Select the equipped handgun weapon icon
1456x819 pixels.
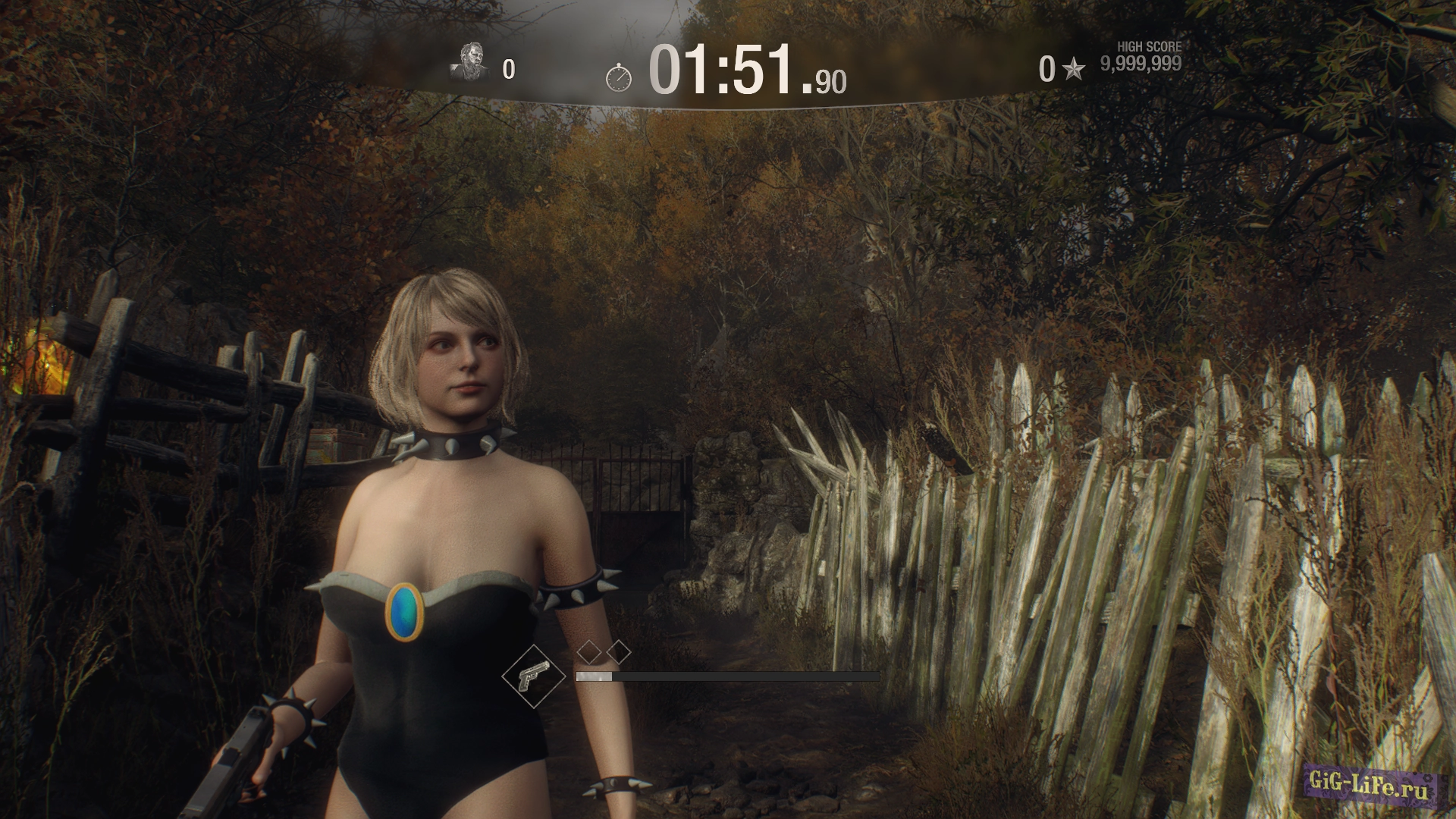pyautogui.click(x=534, y=676)
